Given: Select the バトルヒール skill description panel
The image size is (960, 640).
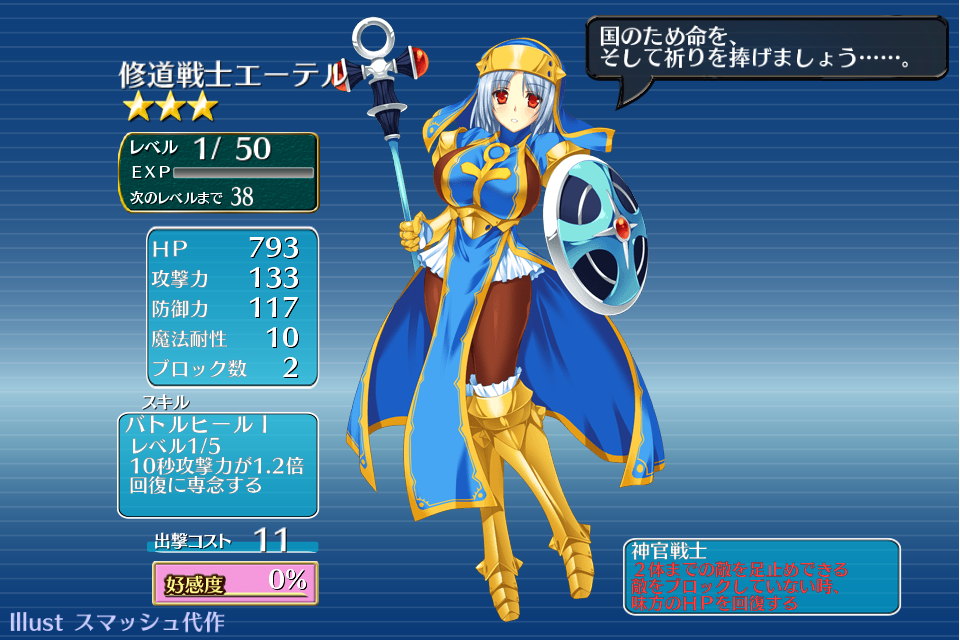Looking at the screenshot, I should point(218,465).
